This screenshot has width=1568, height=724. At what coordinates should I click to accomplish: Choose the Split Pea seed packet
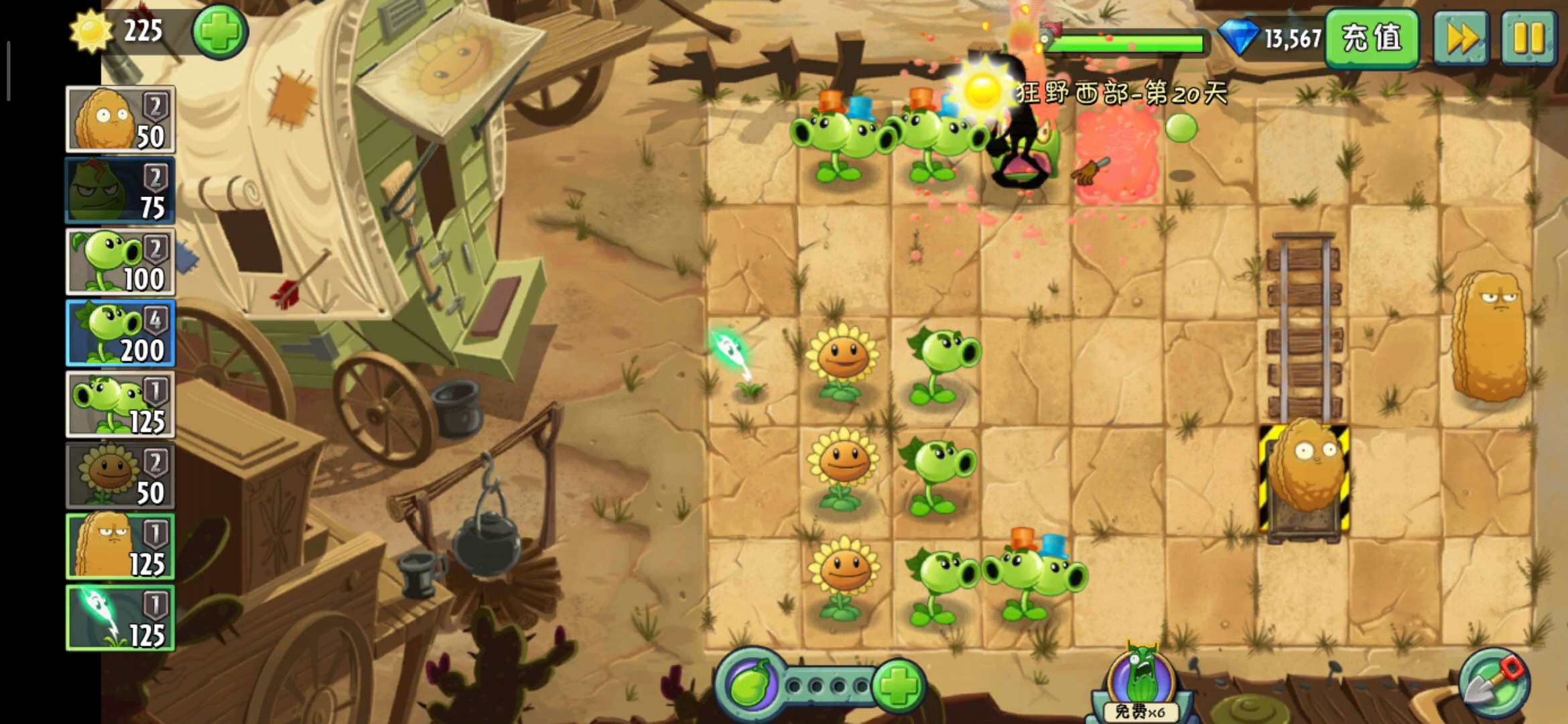120,405
